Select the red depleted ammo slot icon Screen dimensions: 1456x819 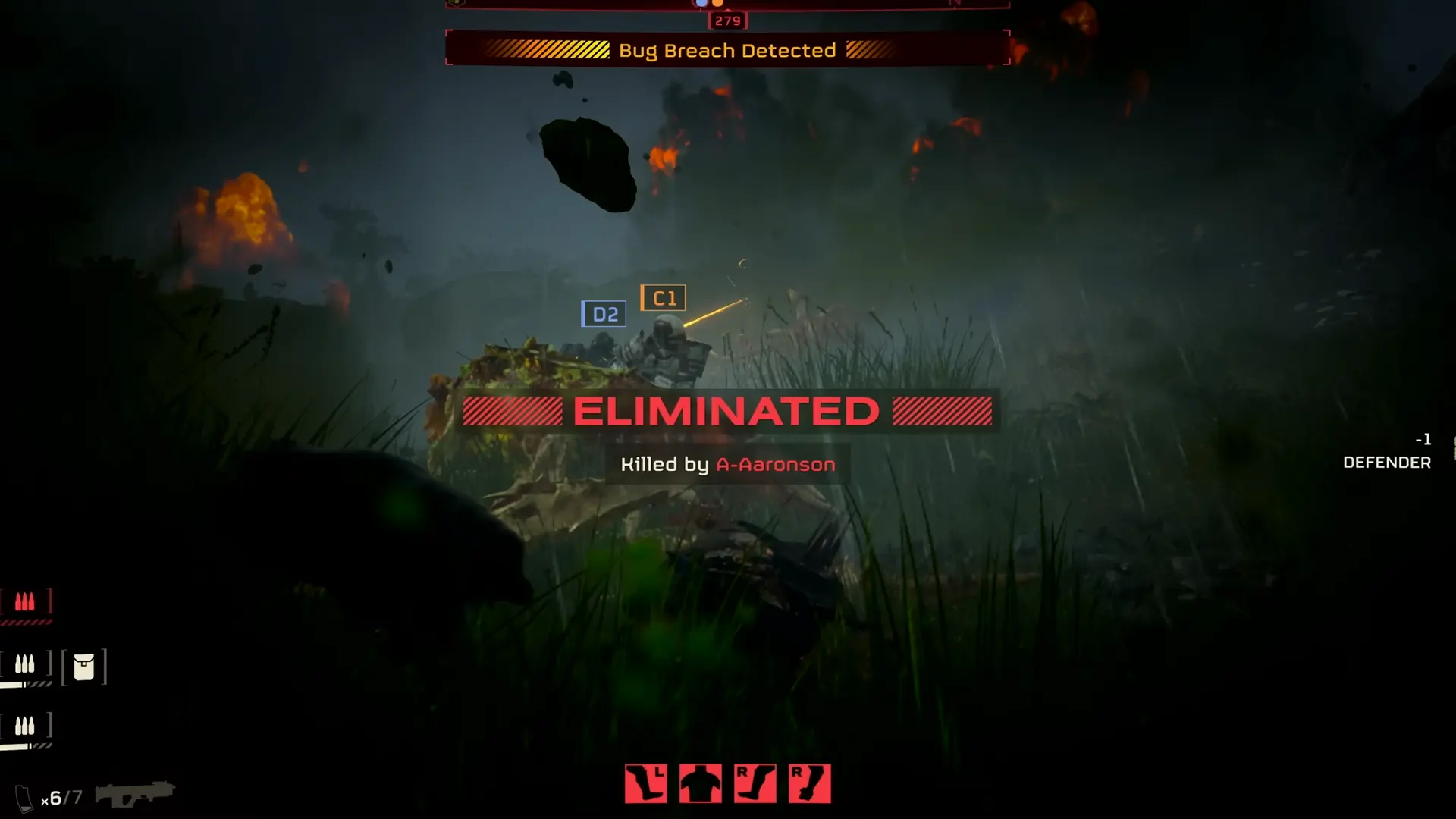tap(25, 601)
